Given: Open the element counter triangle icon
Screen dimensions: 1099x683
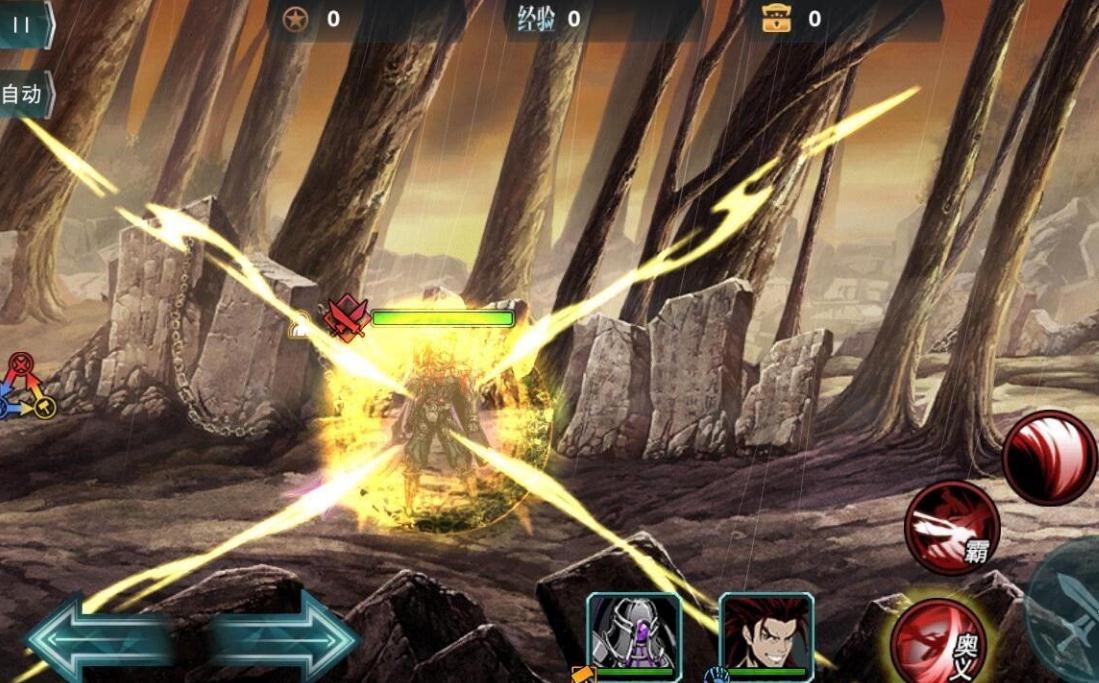Looking at the screenshot, I should click(x=25, y=385).
